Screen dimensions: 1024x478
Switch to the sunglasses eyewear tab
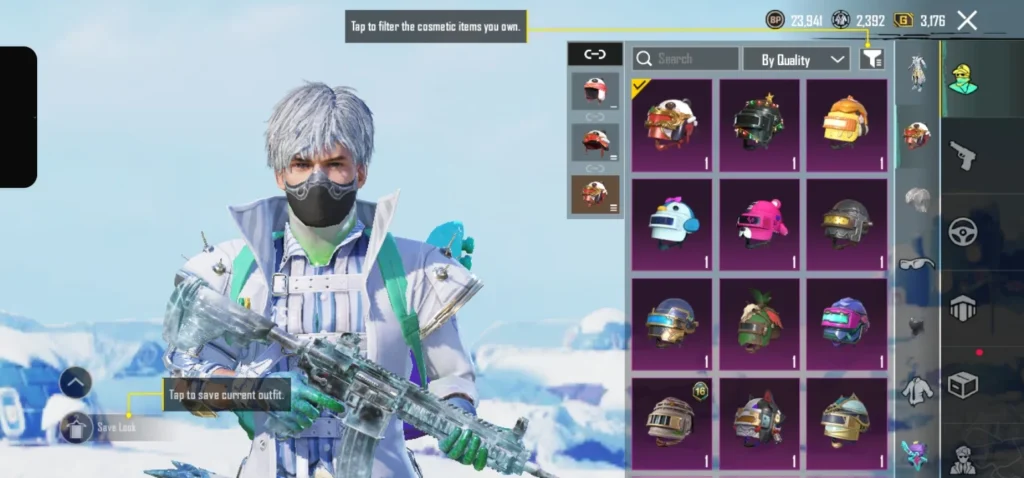click(x=917, y=264)
